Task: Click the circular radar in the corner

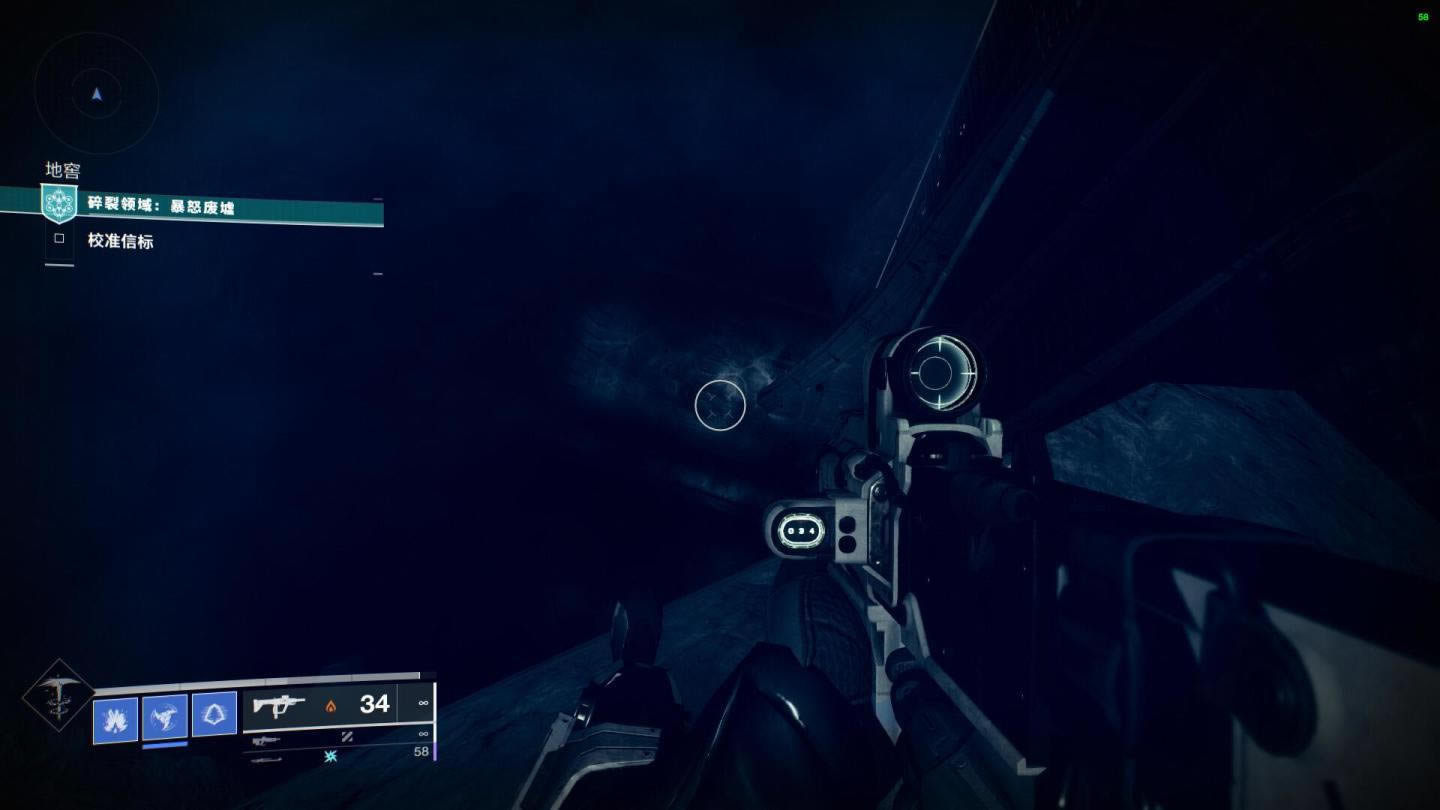Action: 97,94
